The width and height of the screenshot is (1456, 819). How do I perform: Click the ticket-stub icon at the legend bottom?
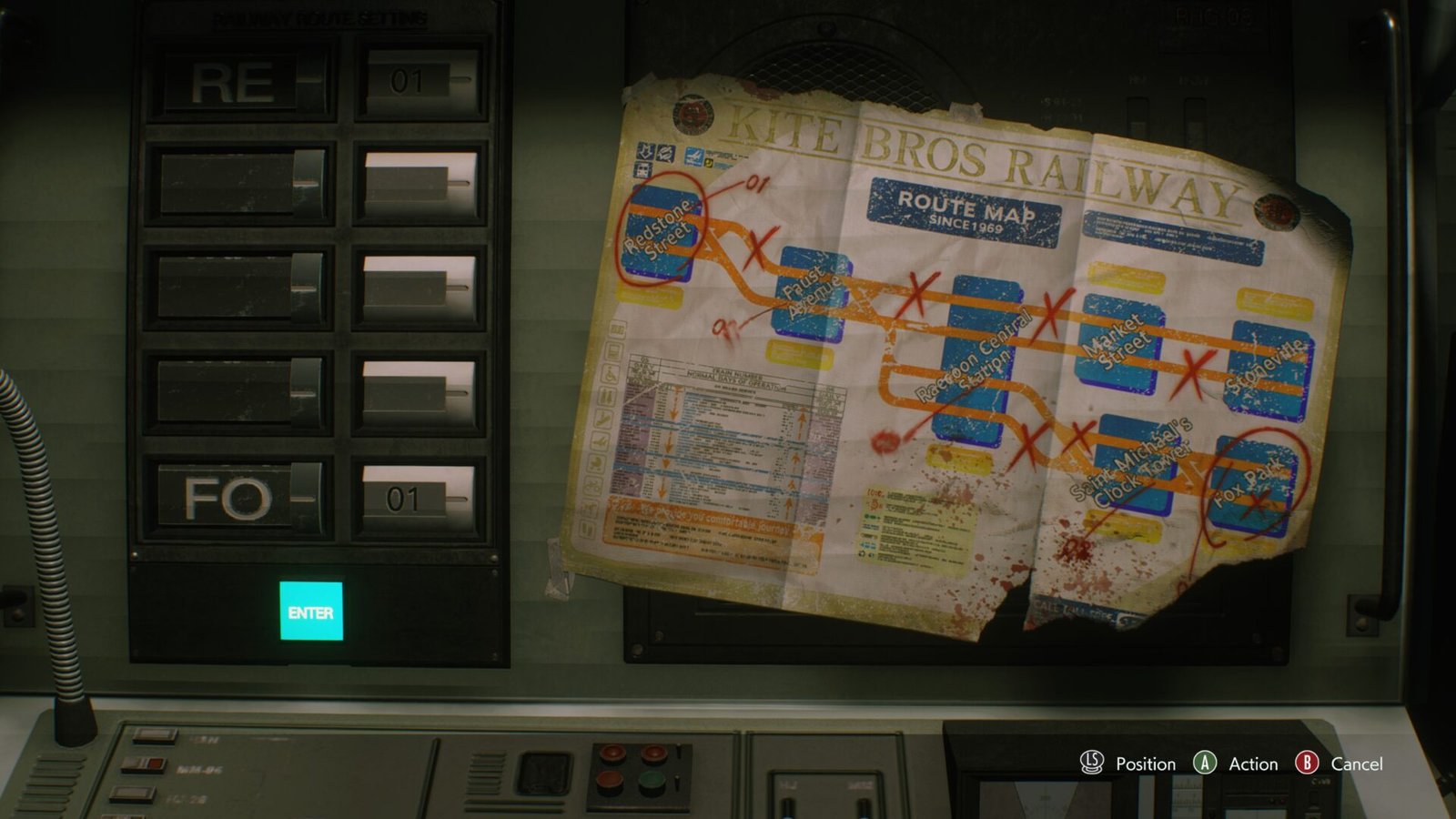[587, 528]
